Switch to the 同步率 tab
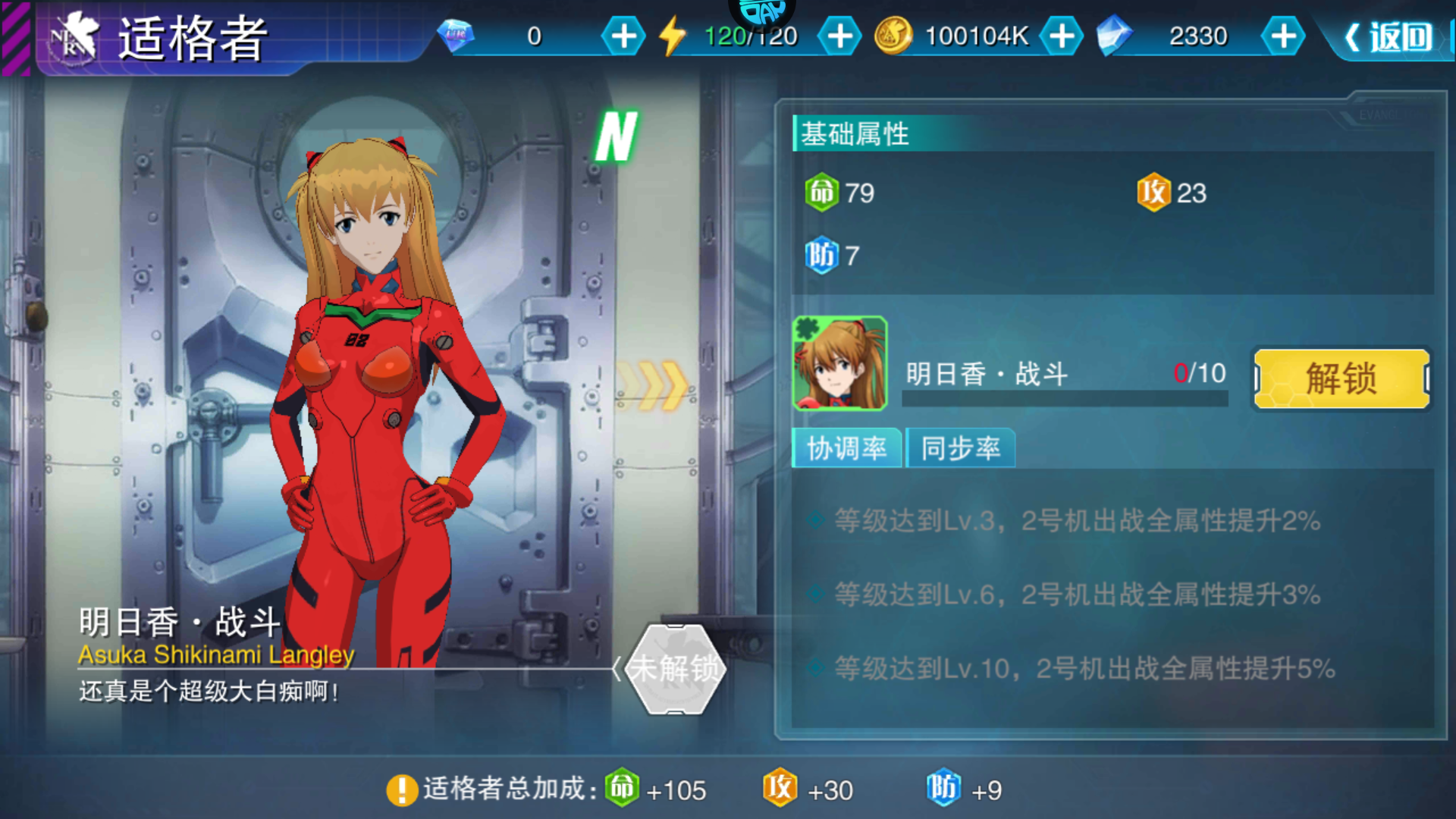This screenshot has height=819, width=1456. 961,448
